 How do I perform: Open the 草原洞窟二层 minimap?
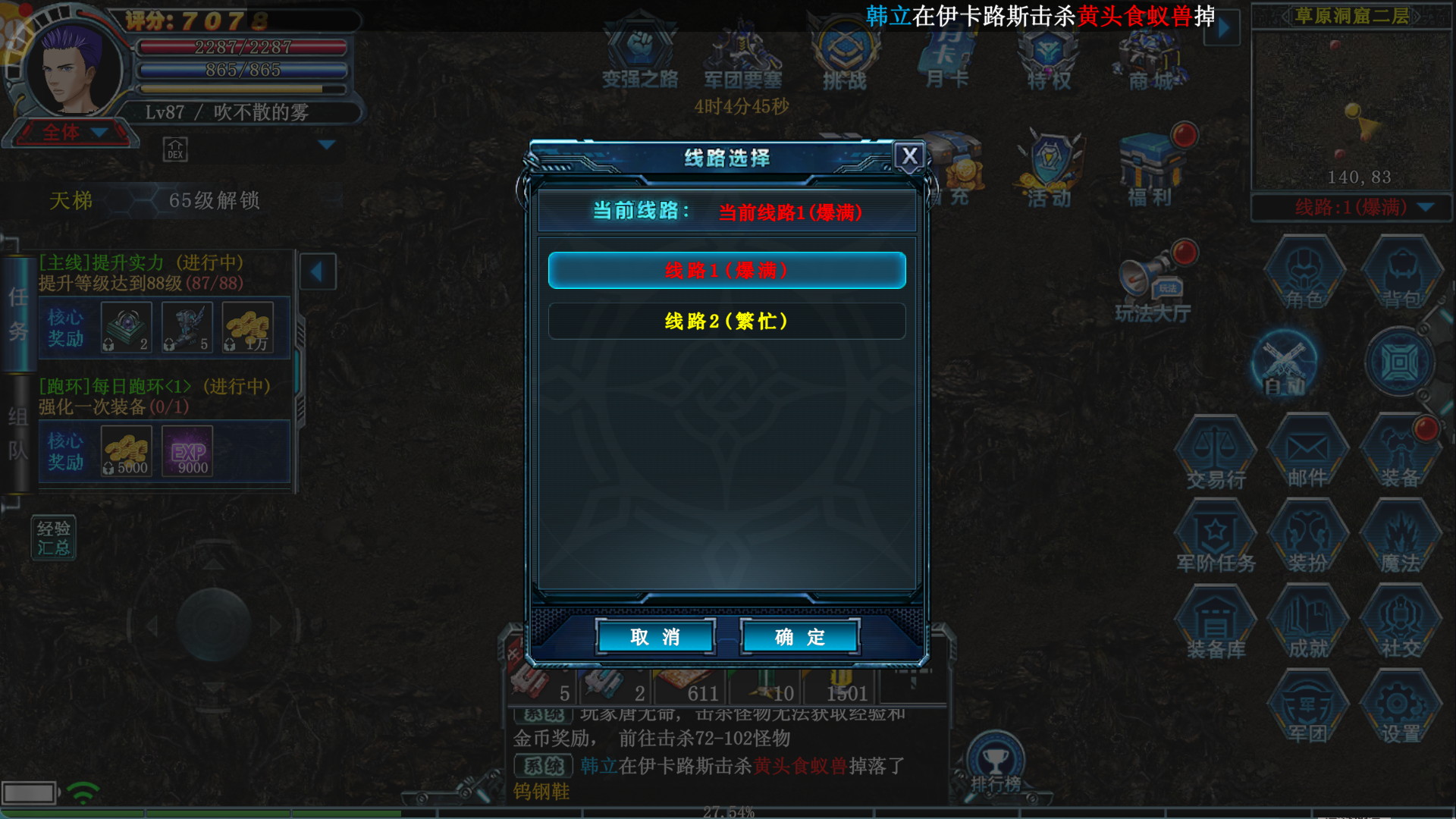click(x=1351, y=106)
